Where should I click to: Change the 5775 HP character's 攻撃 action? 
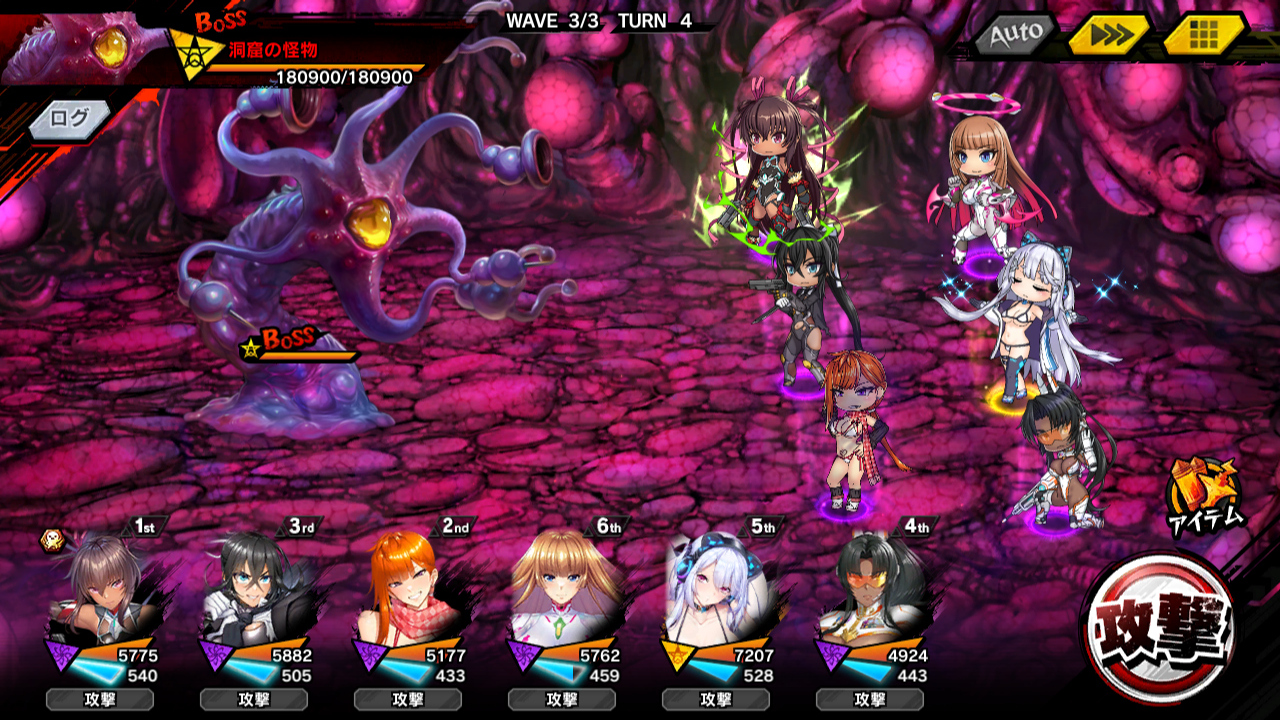point(100,699)
